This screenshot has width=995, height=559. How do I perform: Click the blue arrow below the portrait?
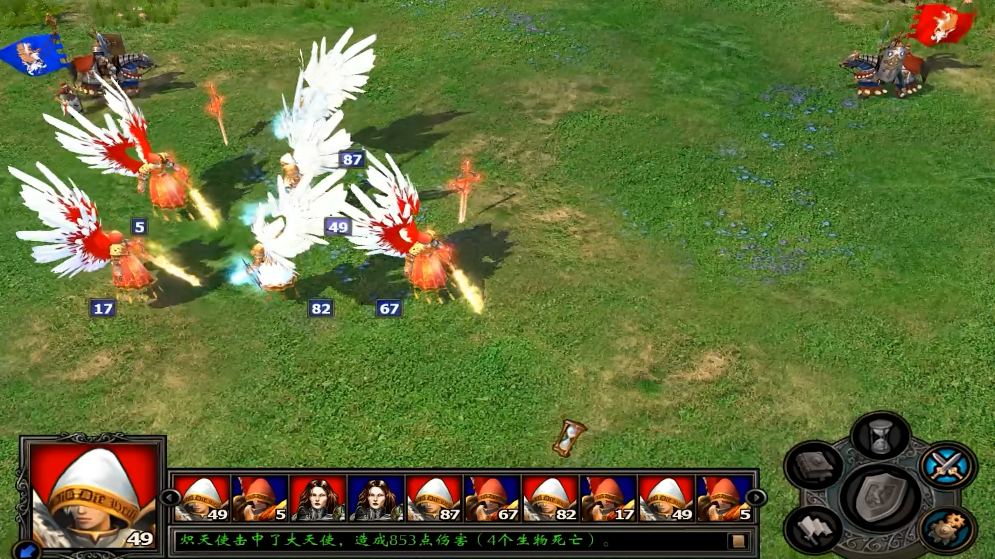(27, 549)
